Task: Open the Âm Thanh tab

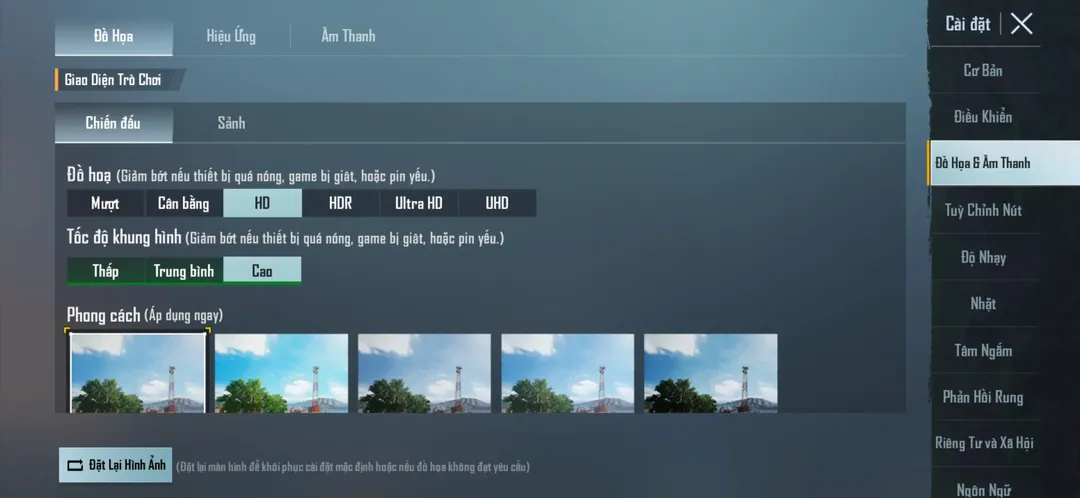Action: pyautogui.click(x=348, y=37)
